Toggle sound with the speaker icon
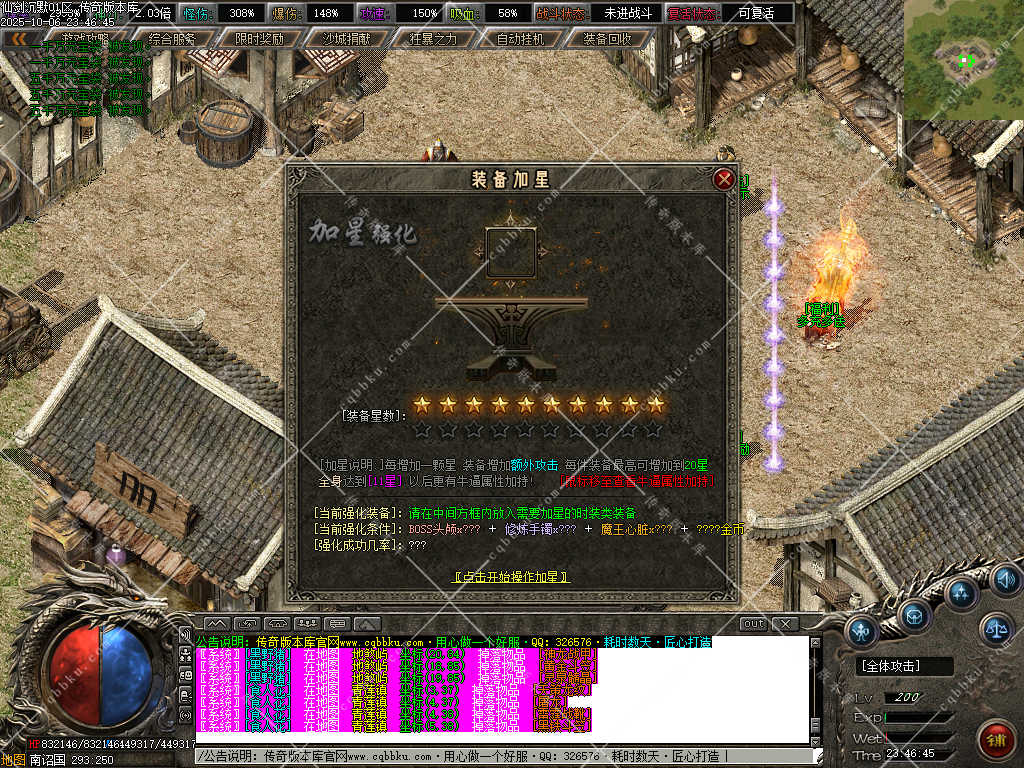Image resolution: width=1024 pixels, height=768 pixels. tap(1005, 579)
